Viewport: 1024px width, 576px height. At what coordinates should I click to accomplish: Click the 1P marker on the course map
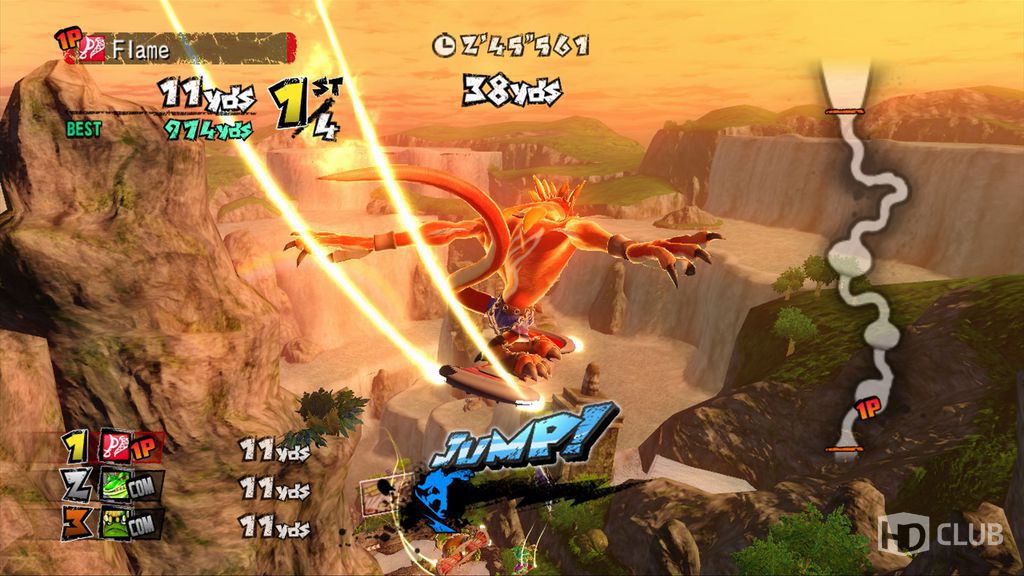[x=868, y=410]
